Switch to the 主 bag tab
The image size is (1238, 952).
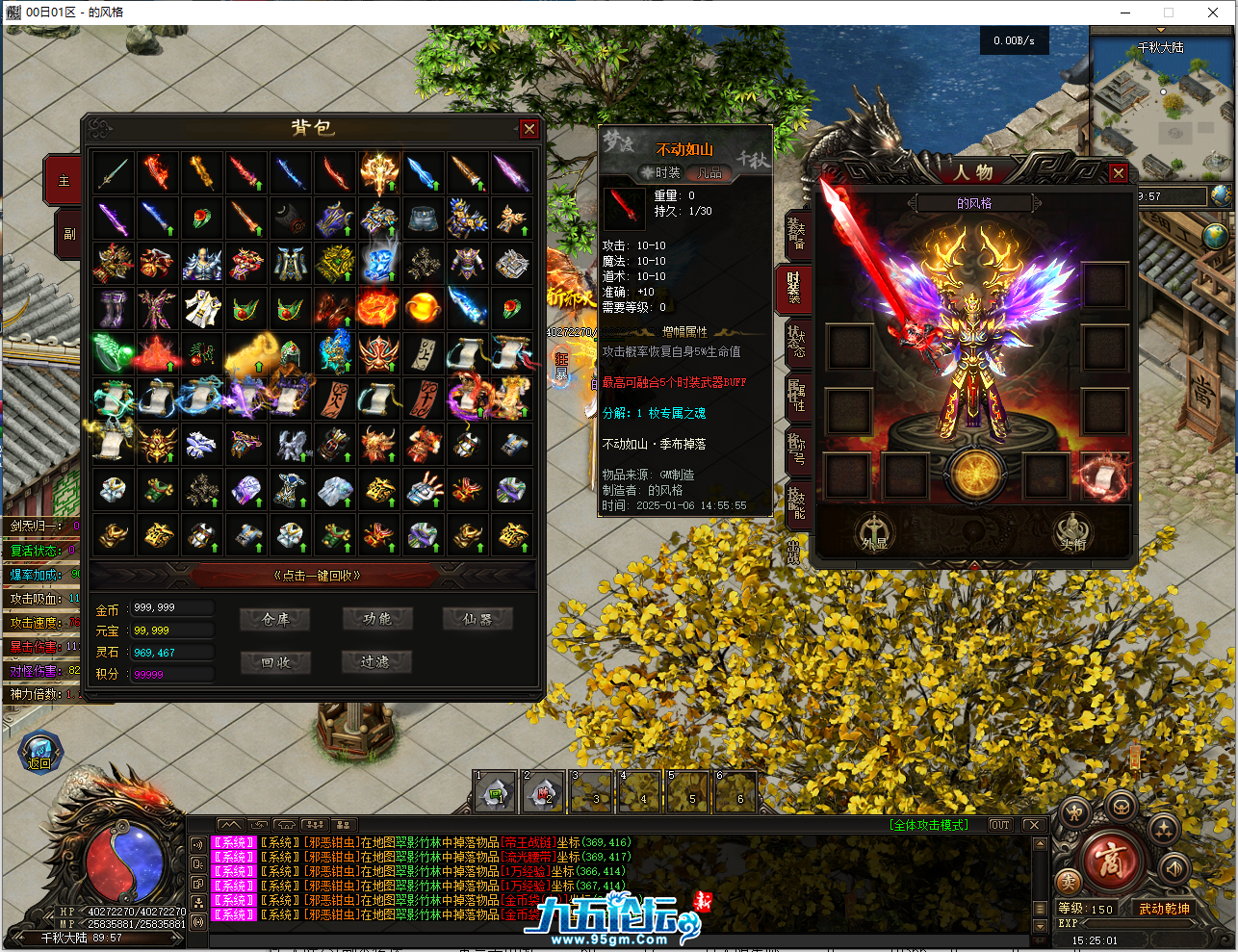[64, 180]
